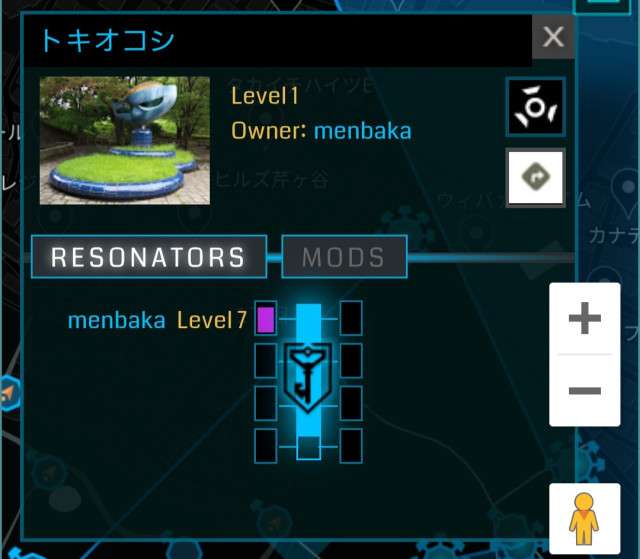Open Street View pegman control

coord(584,519)
